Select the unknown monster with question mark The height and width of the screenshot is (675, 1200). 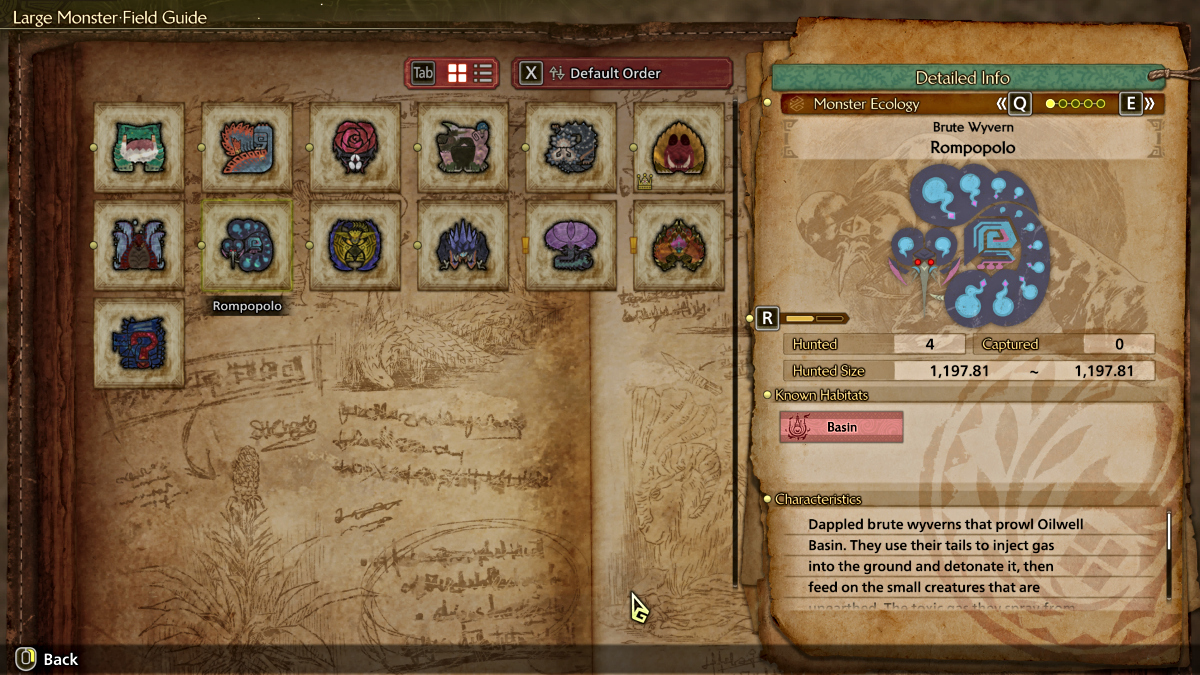(139, 343)
